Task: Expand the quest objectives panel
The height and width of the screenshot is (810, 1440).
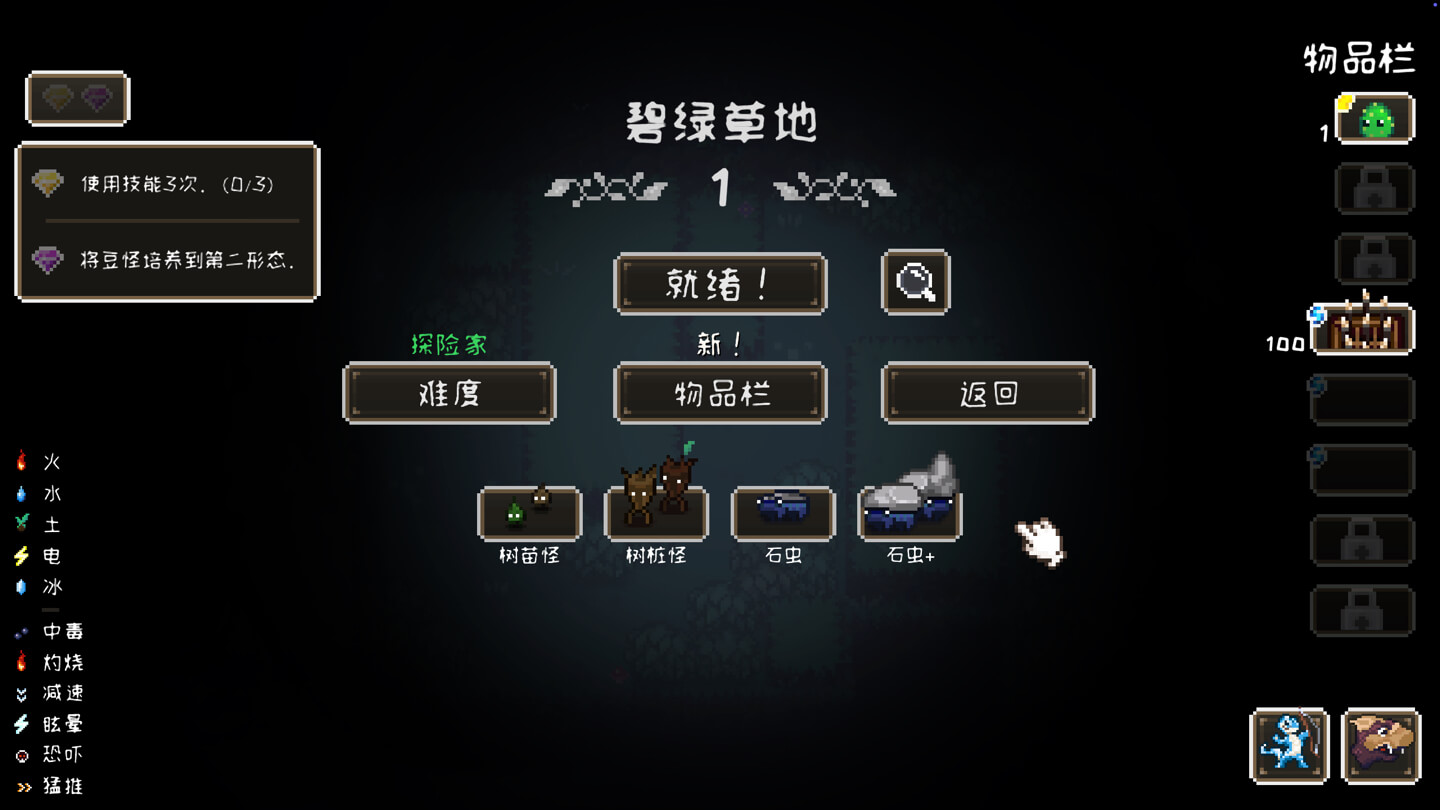Action: click(x=78, y=99)
